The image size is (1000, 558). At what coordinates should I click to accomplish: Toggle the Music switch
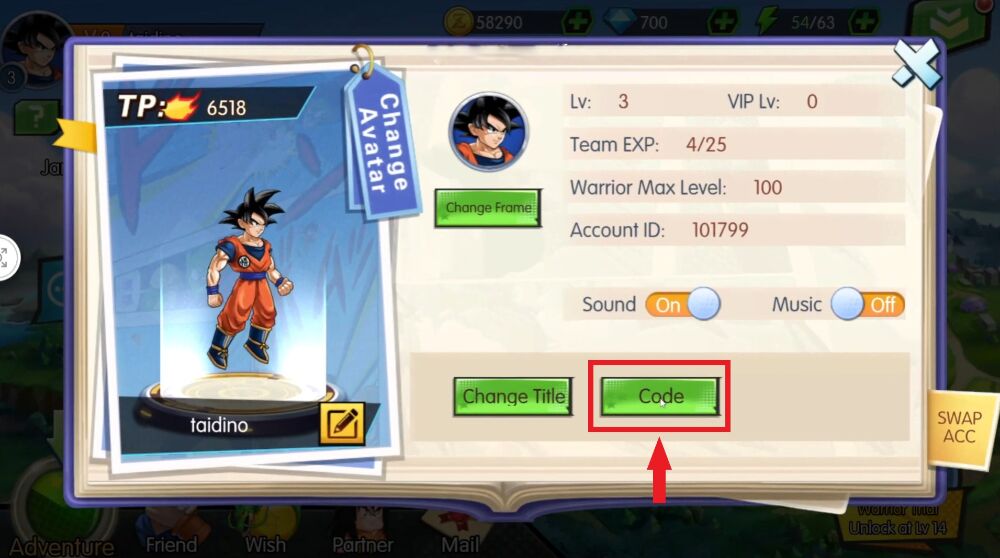tap(867, 304)
